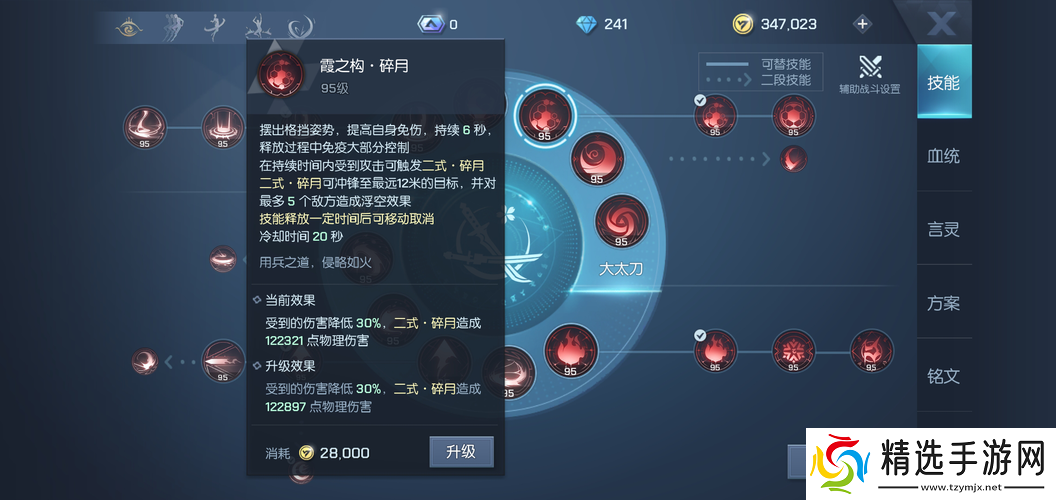Image resolution: width=1056 pixels, height=500 pixels.
Task: Open the eye icon weapon category
Action: [128, 25]
